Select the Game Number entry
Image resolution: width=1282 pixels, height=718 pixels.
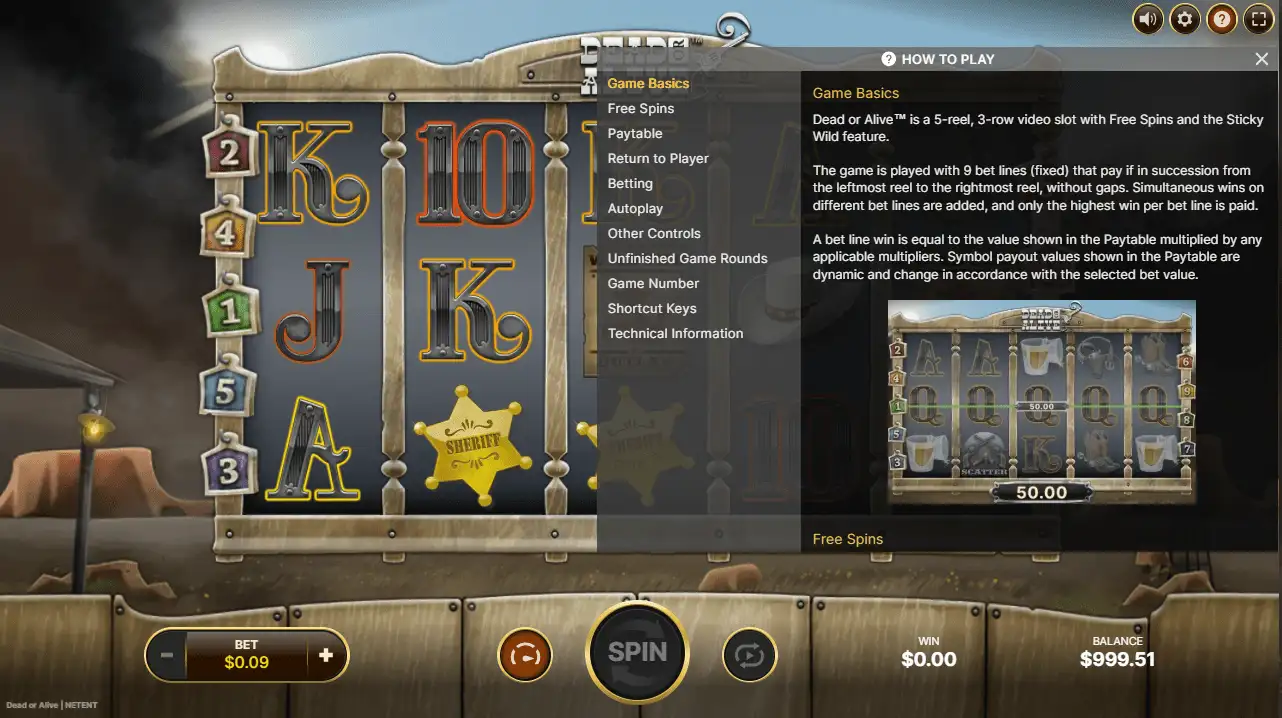click(x=653, y=283)
